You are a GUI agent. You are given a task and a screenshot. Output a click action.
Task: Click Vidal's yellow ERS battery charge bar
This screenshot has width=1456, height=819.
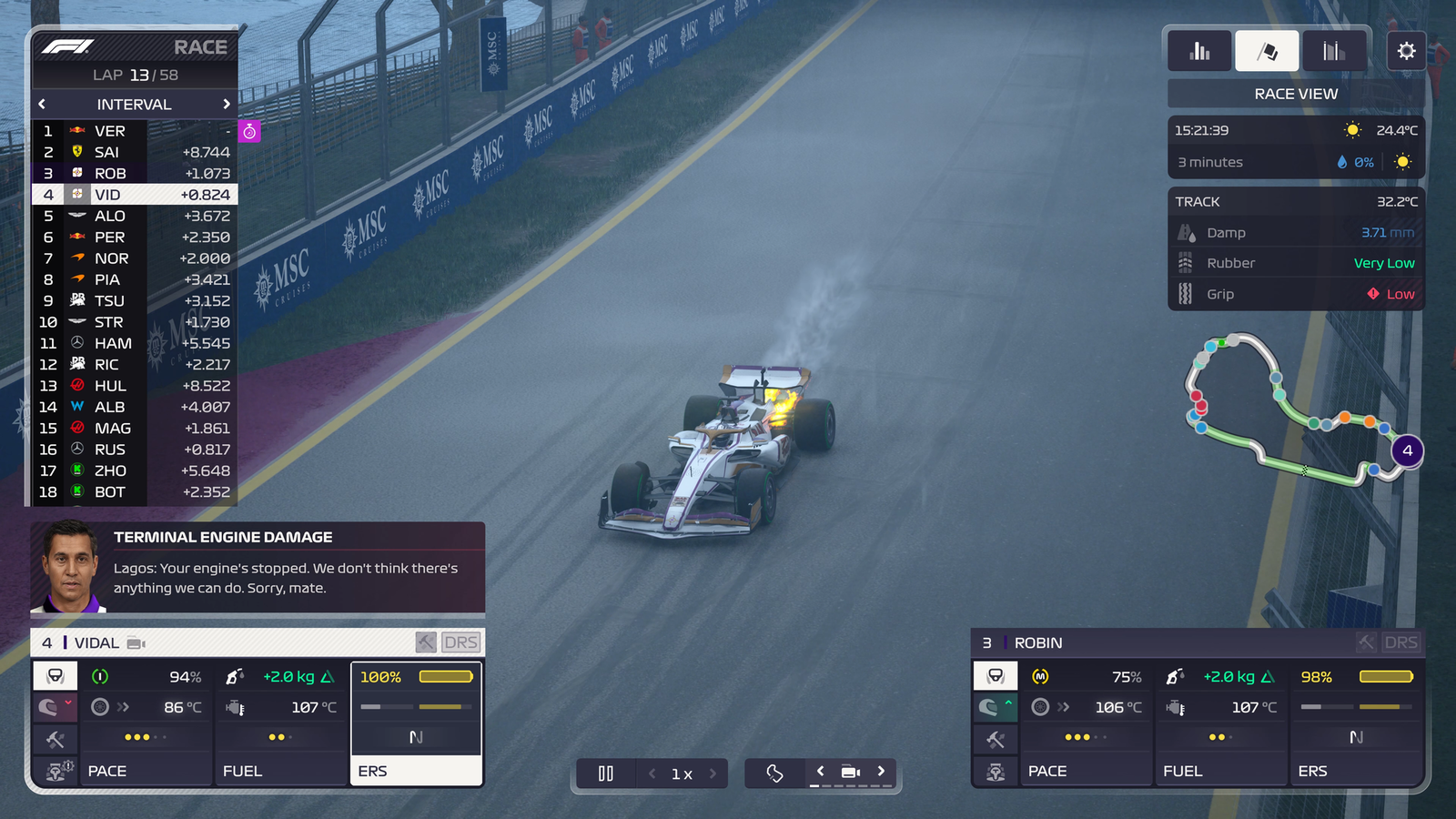point(444,676)
